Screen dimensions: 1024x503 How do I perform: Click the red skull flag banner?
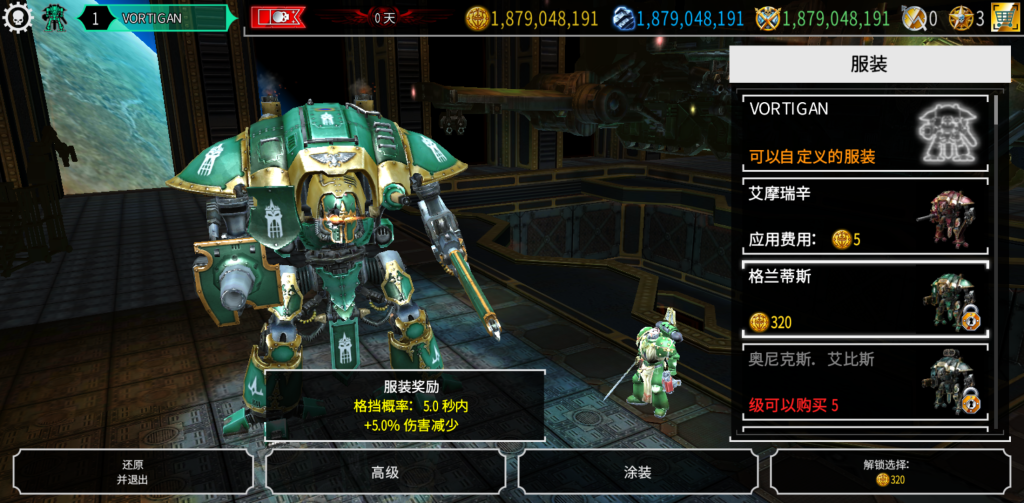coord(277,18)
